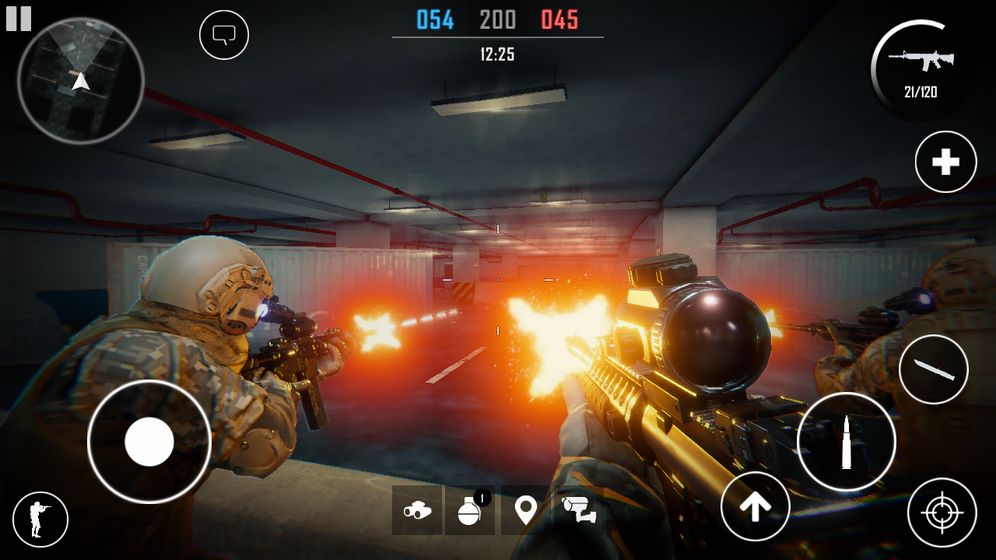Jump with the up-arrow button
Screen dimensions: 996x560
[x=755, y=507]
